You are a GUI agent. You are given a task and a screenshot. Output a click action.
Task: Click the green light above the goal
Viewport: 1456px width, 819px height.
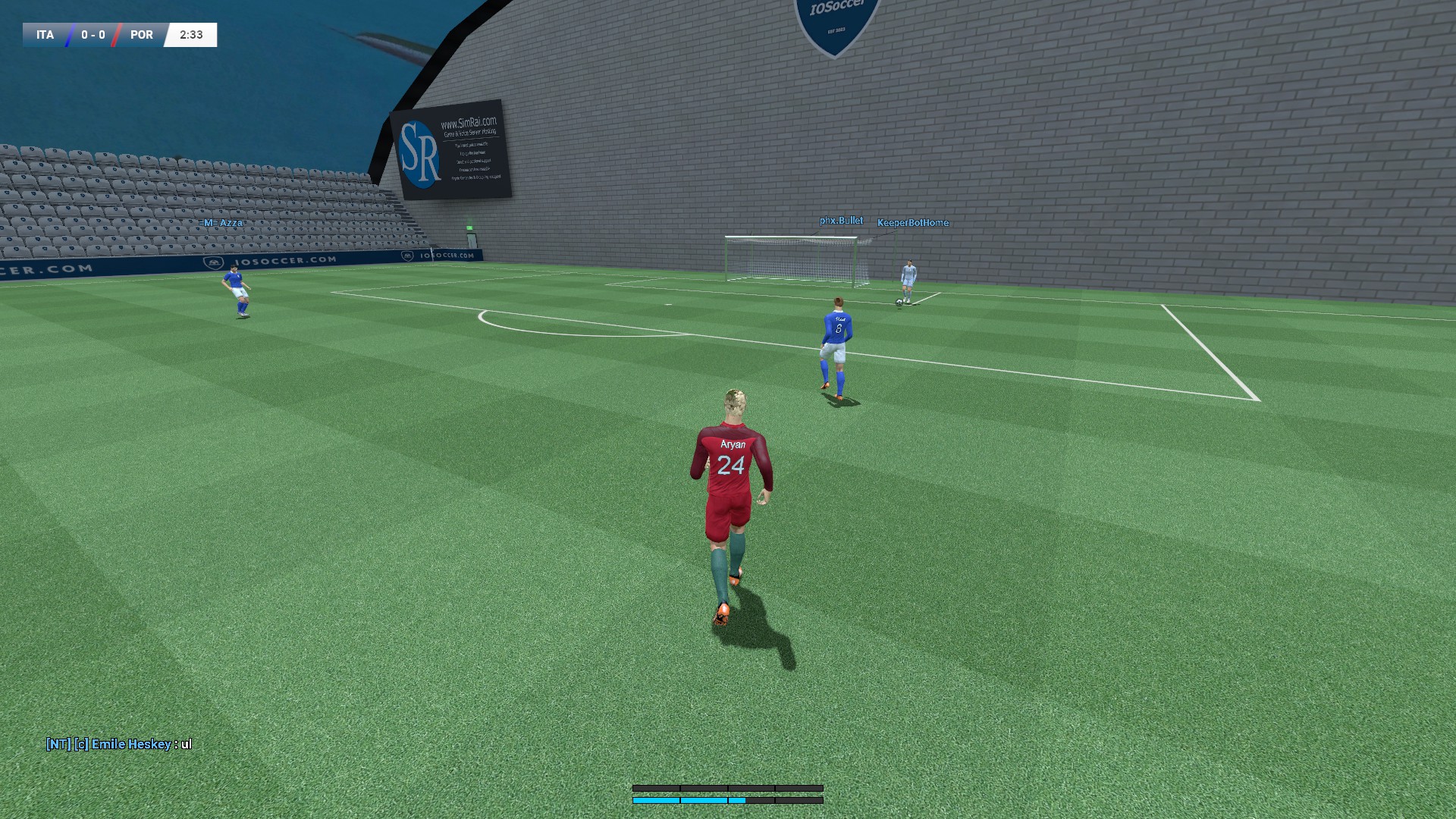coord(470,227)
